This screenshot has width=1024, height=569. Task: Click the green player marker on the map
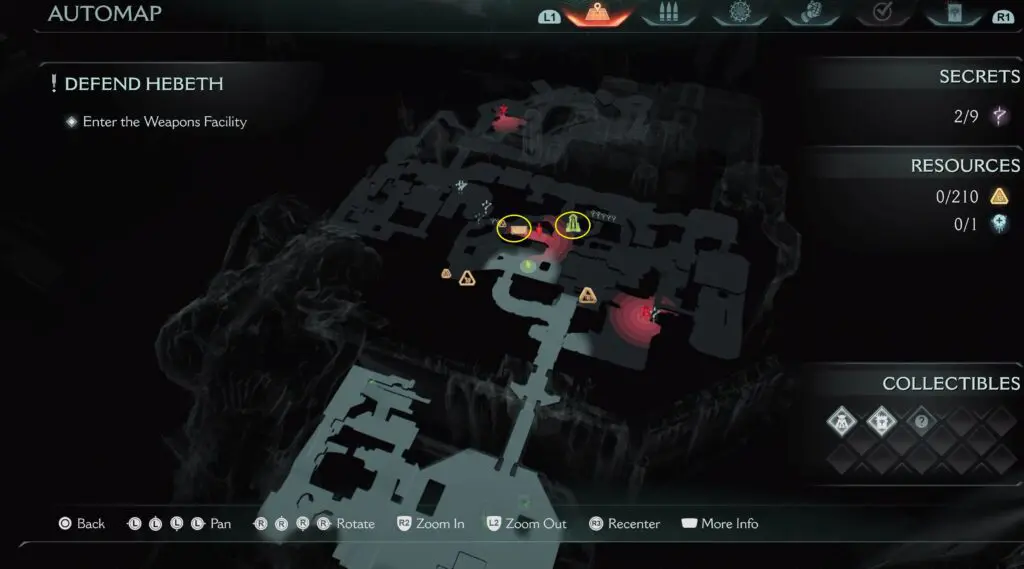point(528,265)
